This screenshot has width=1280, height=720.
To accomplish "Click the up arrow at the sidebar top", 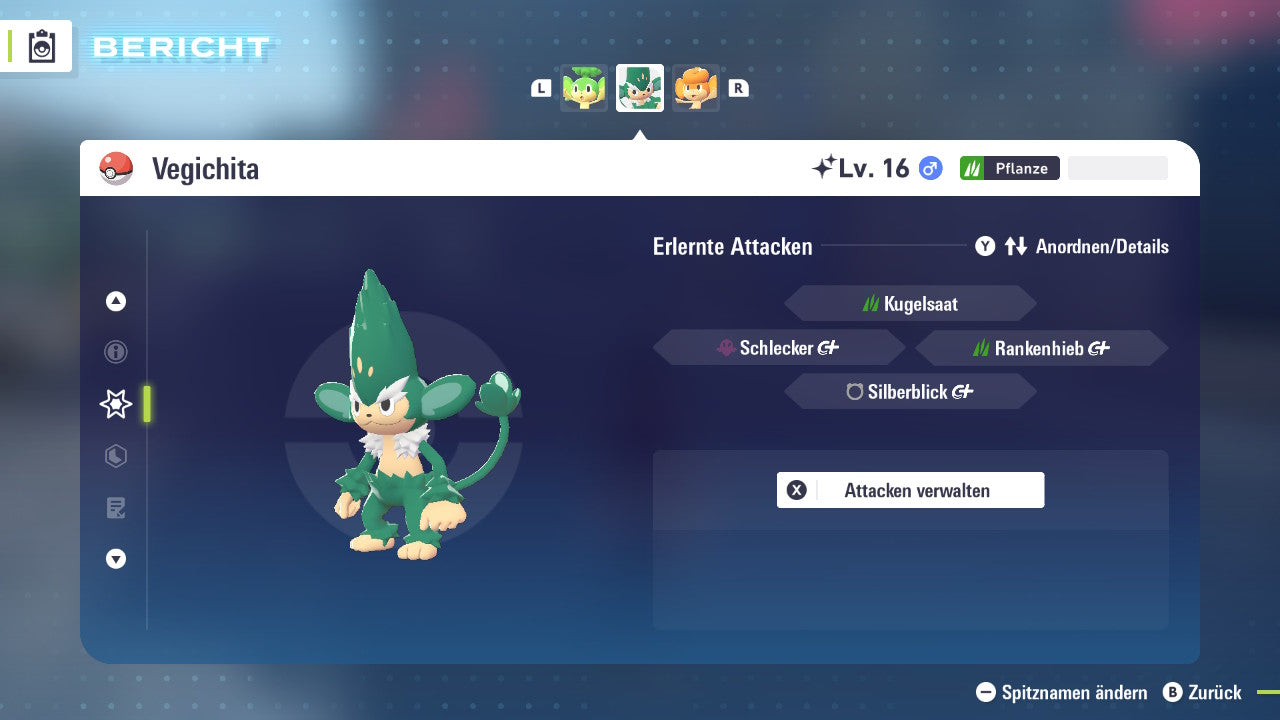I will [x=115, y=301].
